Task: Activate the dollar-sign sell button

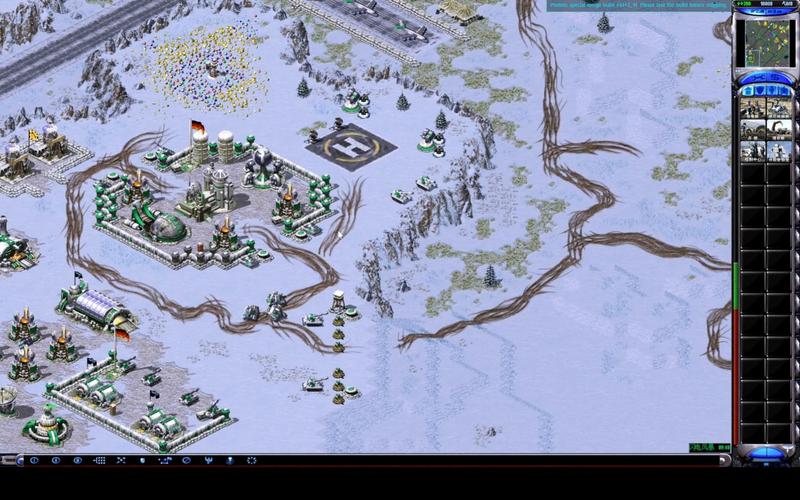Action: pos(776,76)
